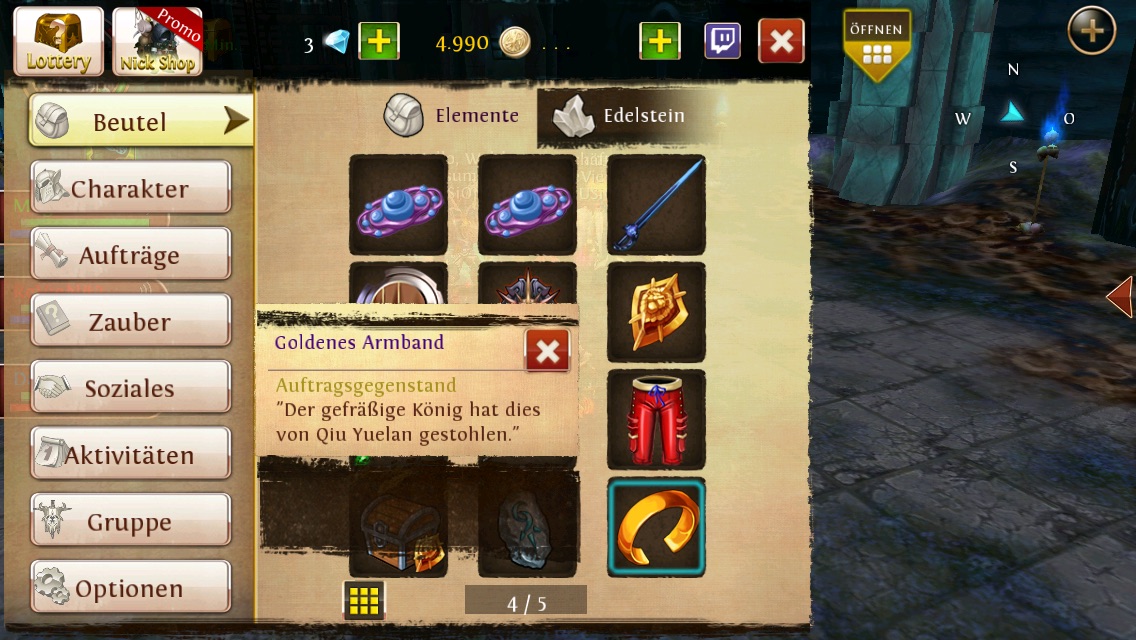The height and width of the screenshot is (640, 1136).
Task: Select the red trousers item slot
Action: tap(656, 420)
